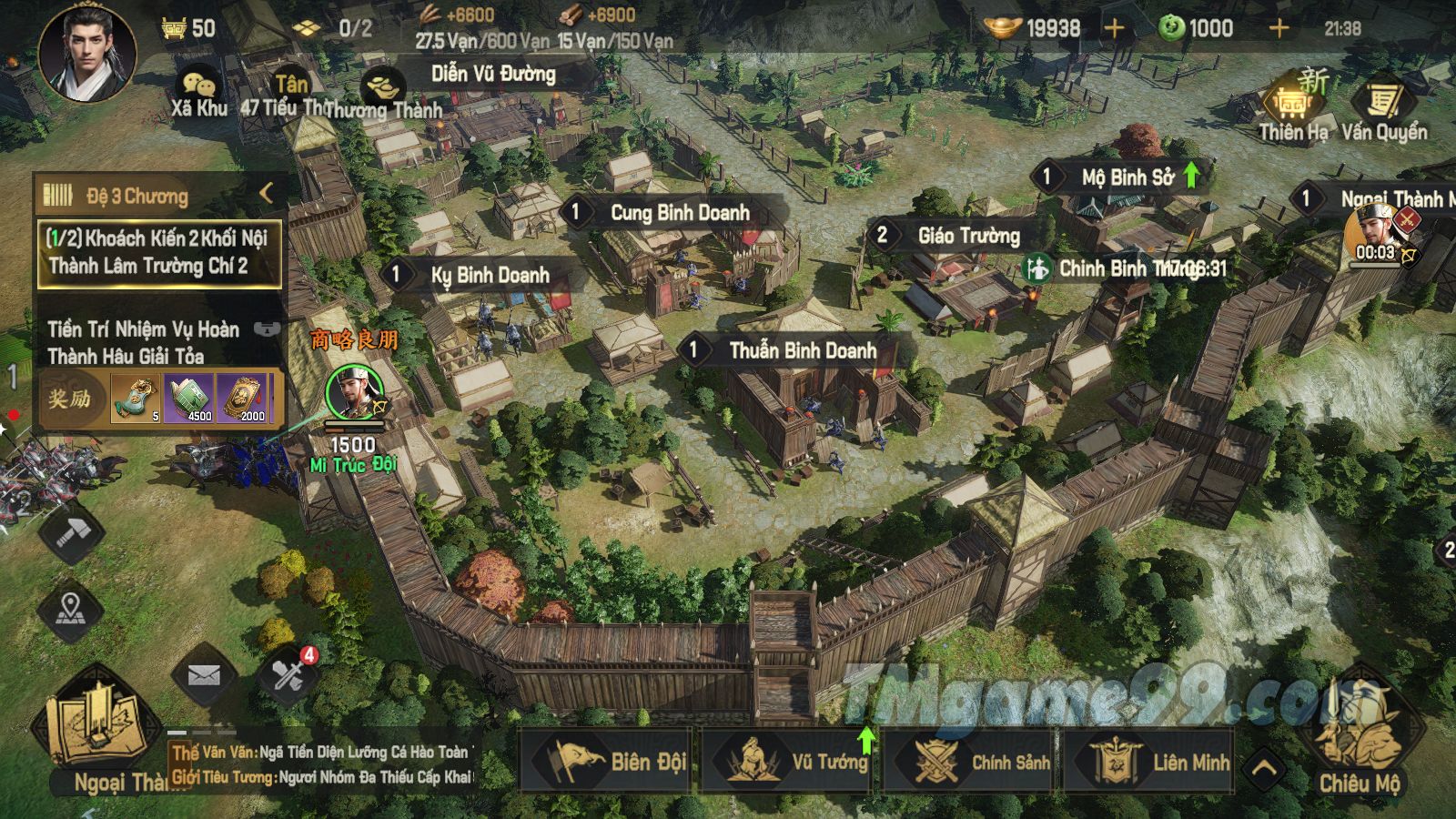Viewport: 1456px width, 819px height.
Task: Open the Vấn Quyển scroll icon
Action: click(1383, 109)
